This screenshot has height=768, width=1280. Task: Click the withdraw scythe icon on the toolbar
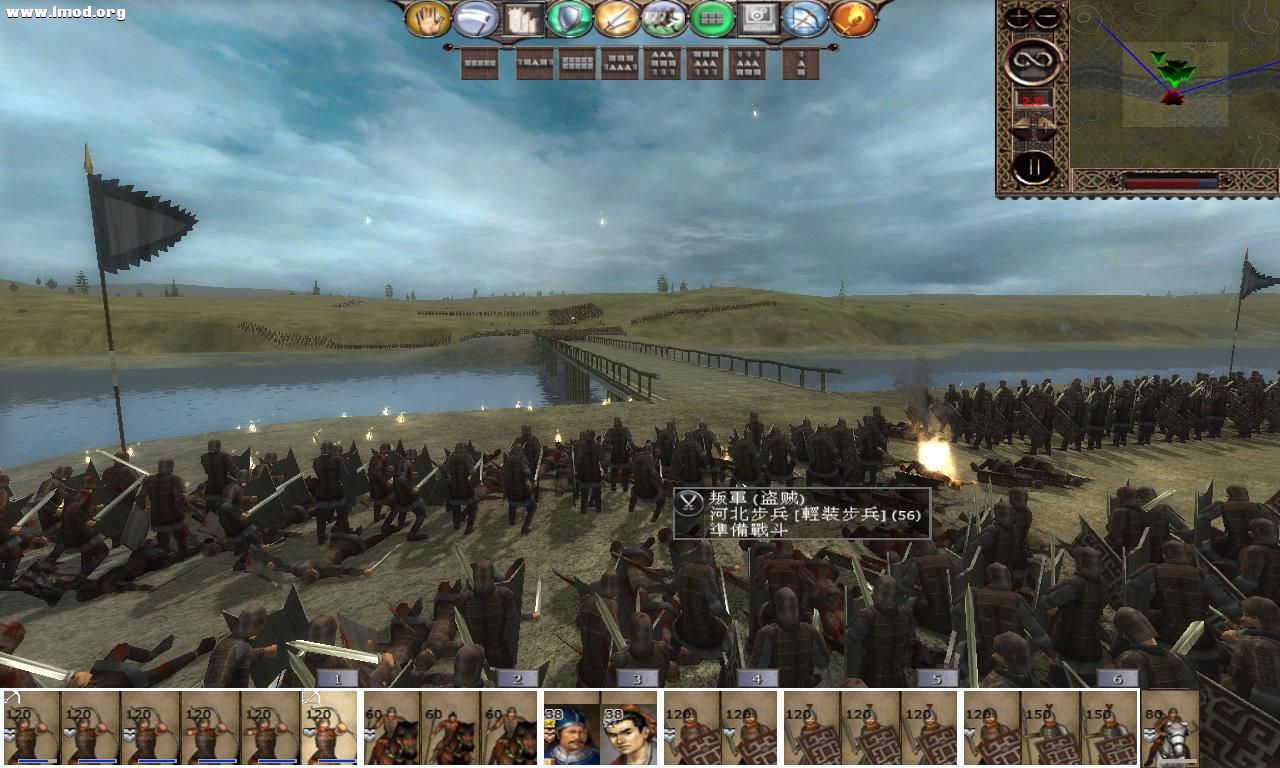pyautogui.click(x=474, y=20)
